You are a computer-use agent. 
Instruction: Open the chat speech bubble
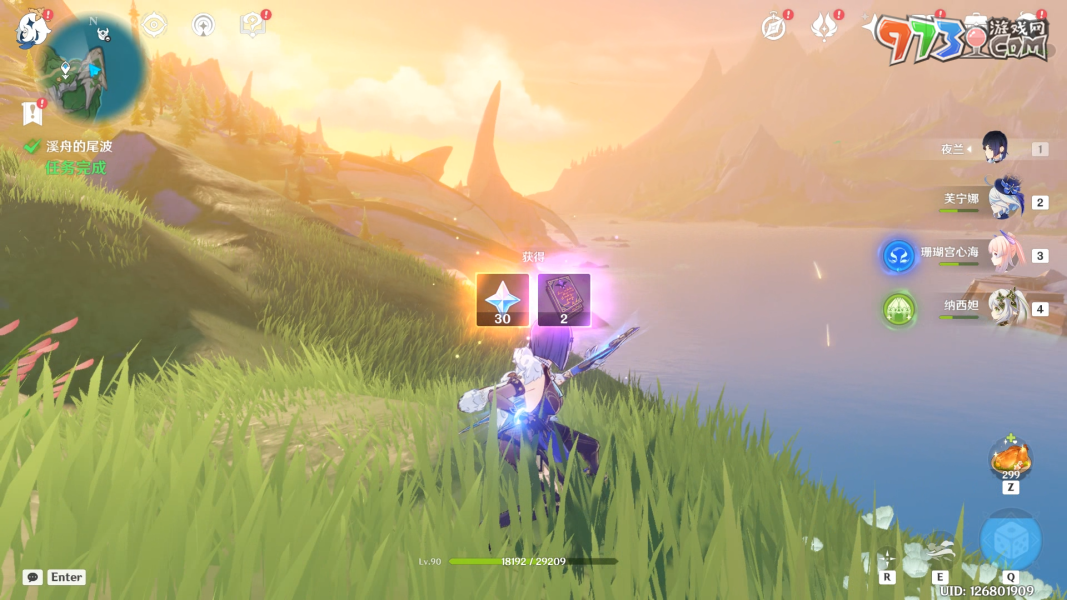(33, 577)
